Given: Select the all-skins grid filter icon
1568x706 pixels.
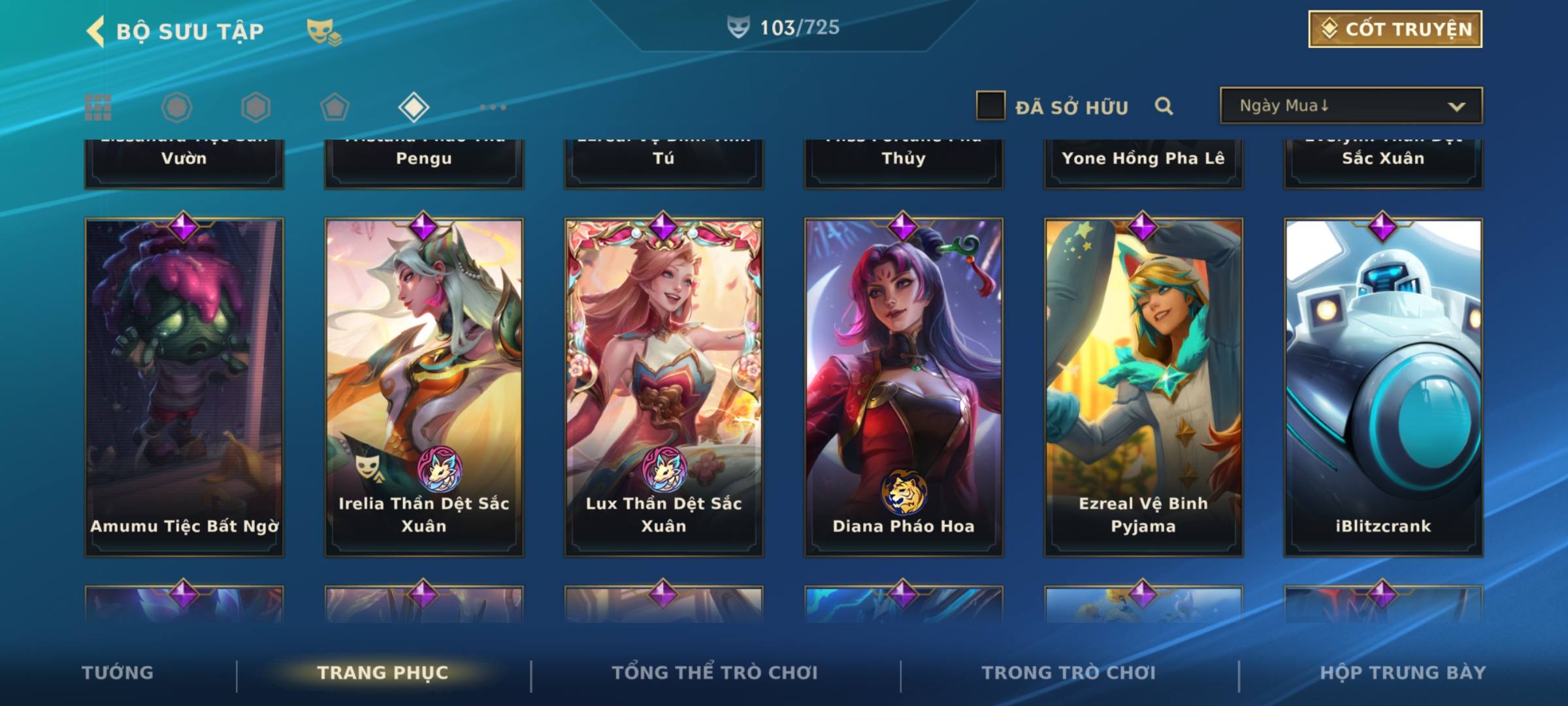Looking at the screenshot, I should point(98,107).
